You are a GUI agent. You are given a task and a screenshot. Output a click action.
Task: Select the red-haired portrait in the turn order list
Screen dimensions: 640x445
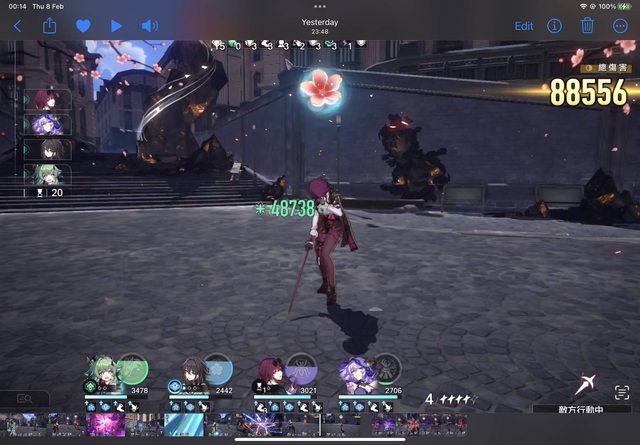pos(46,101)
